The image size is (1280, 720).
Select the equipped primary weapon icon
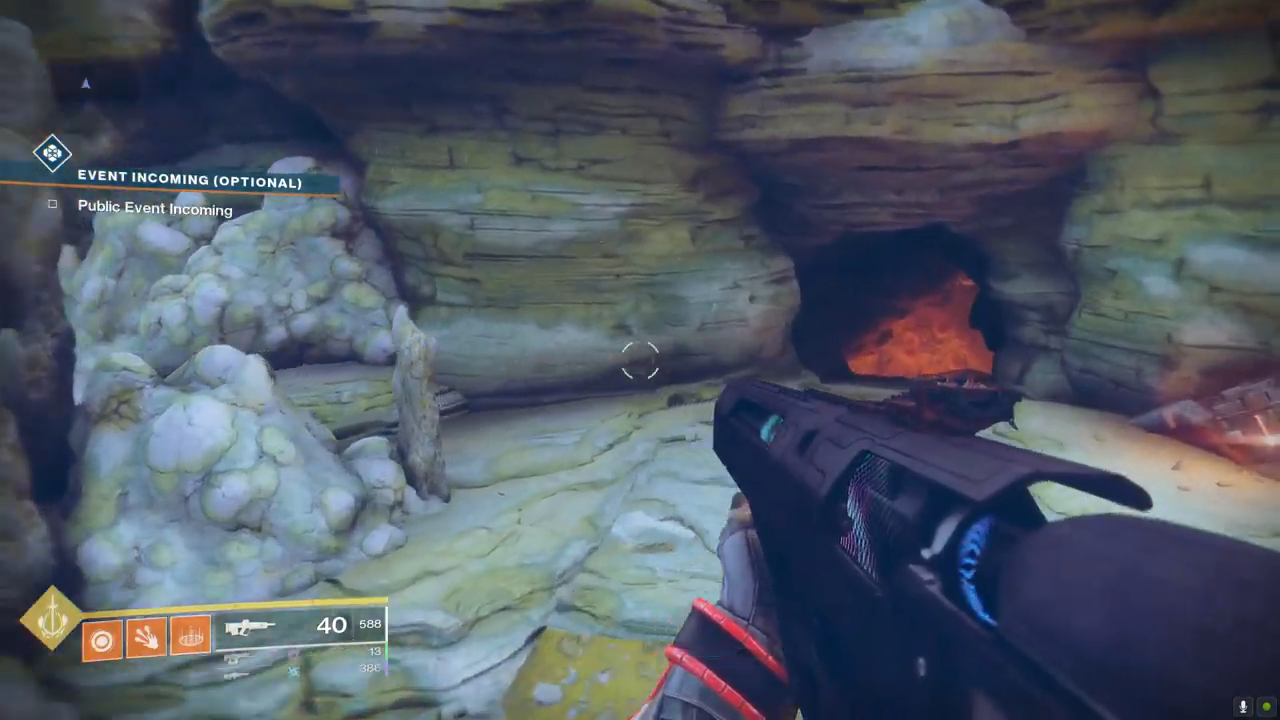[250, 628]
